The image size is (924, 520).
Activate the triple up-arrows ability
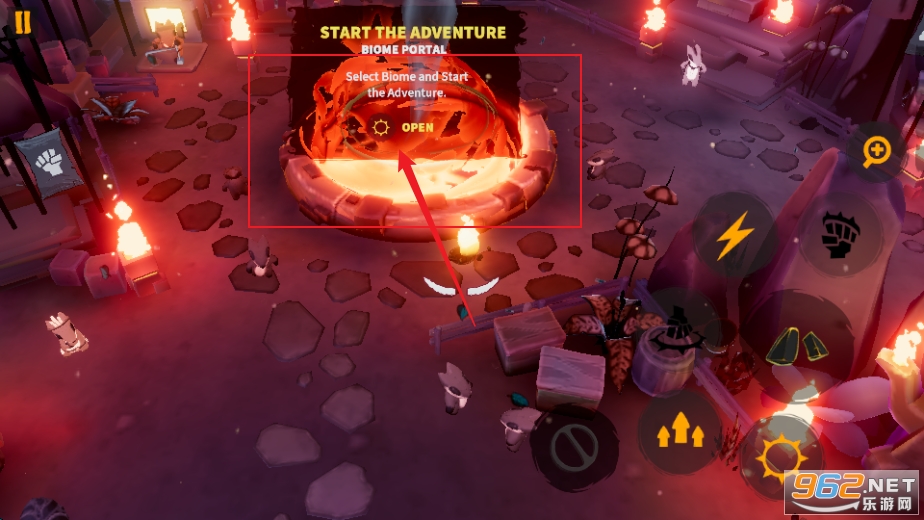point(680,431)
